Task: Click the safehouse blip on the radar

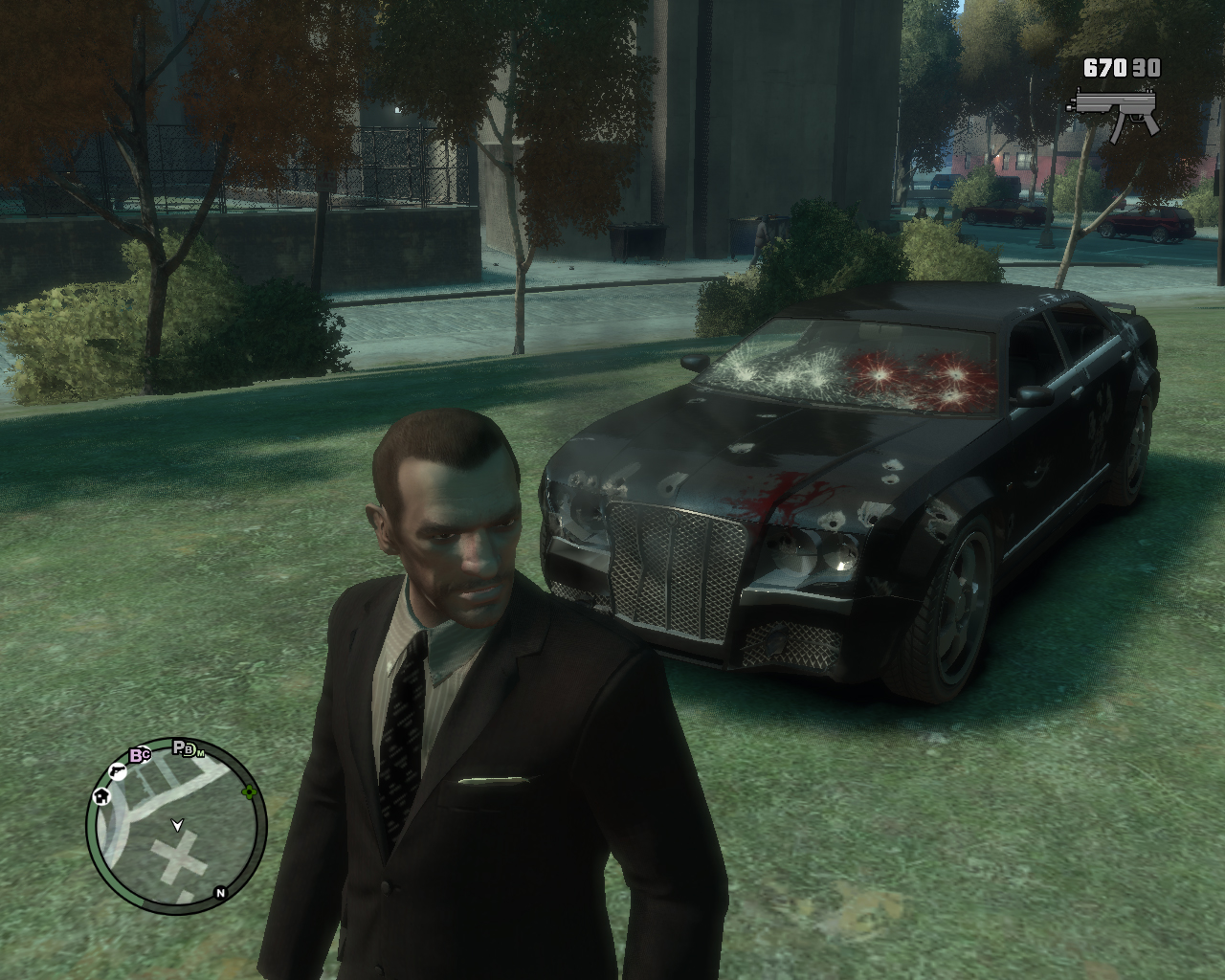Action: coord(101,796)
